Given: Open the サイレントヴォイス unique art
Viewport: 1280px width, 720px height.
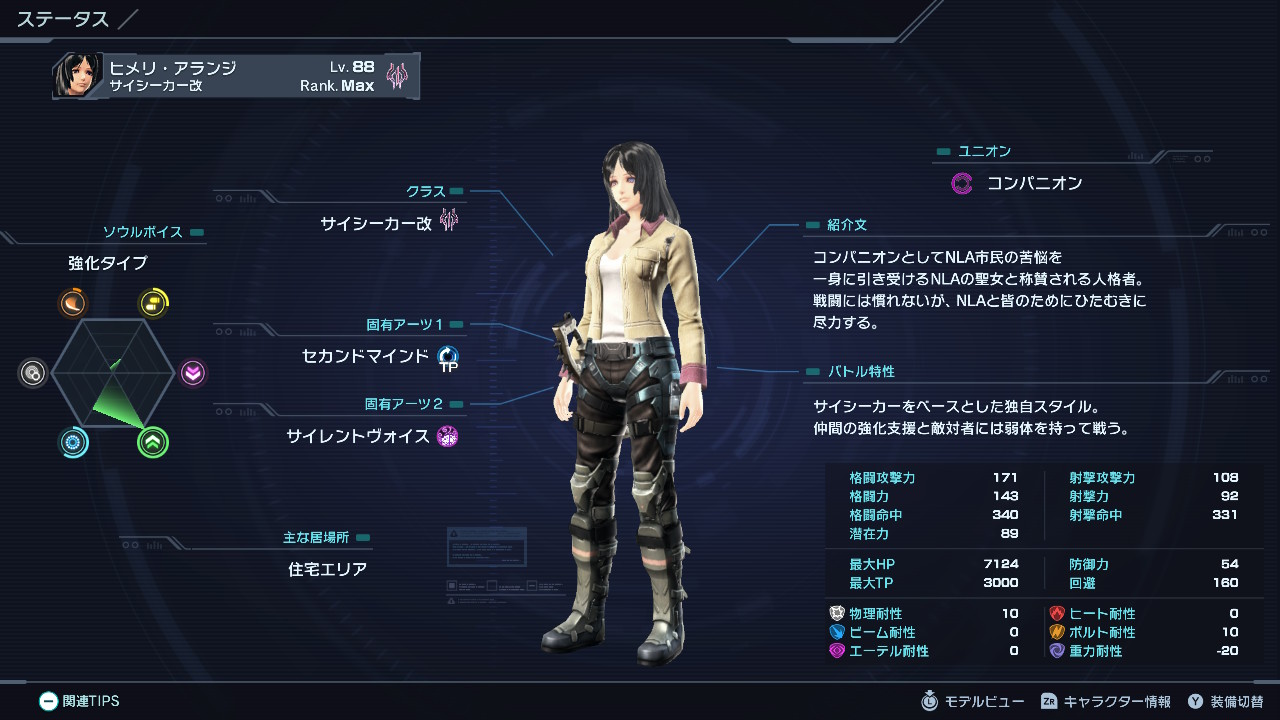Looking at the screenshot, I should (358, 436).
